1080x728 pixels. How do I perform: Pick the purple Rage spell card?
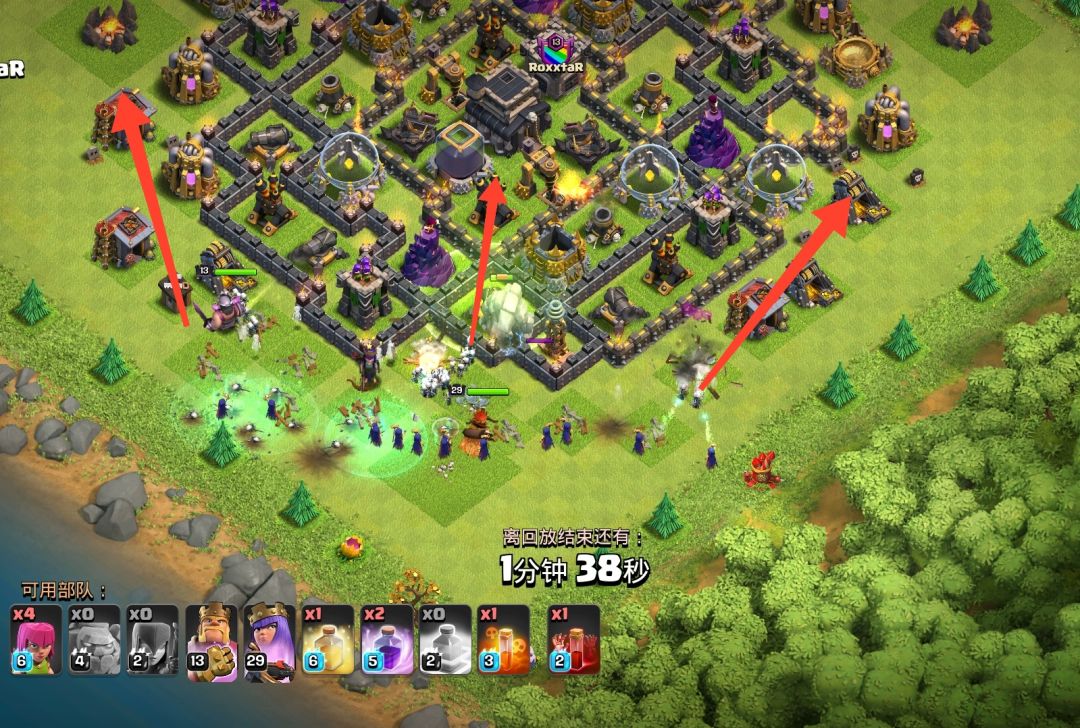(386, 640)
